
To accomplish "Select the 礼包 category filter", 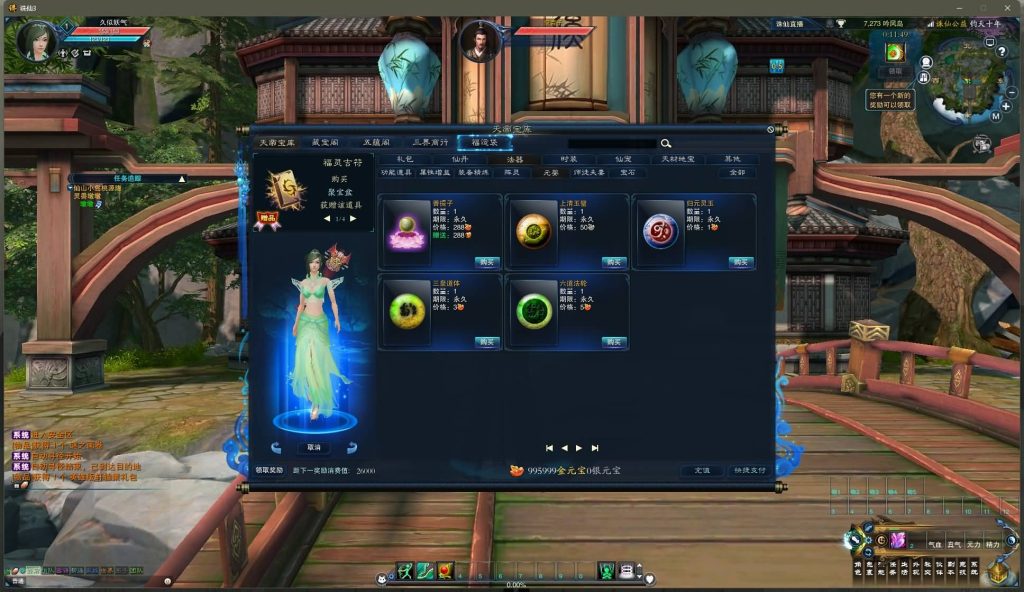I will (404, 159).
